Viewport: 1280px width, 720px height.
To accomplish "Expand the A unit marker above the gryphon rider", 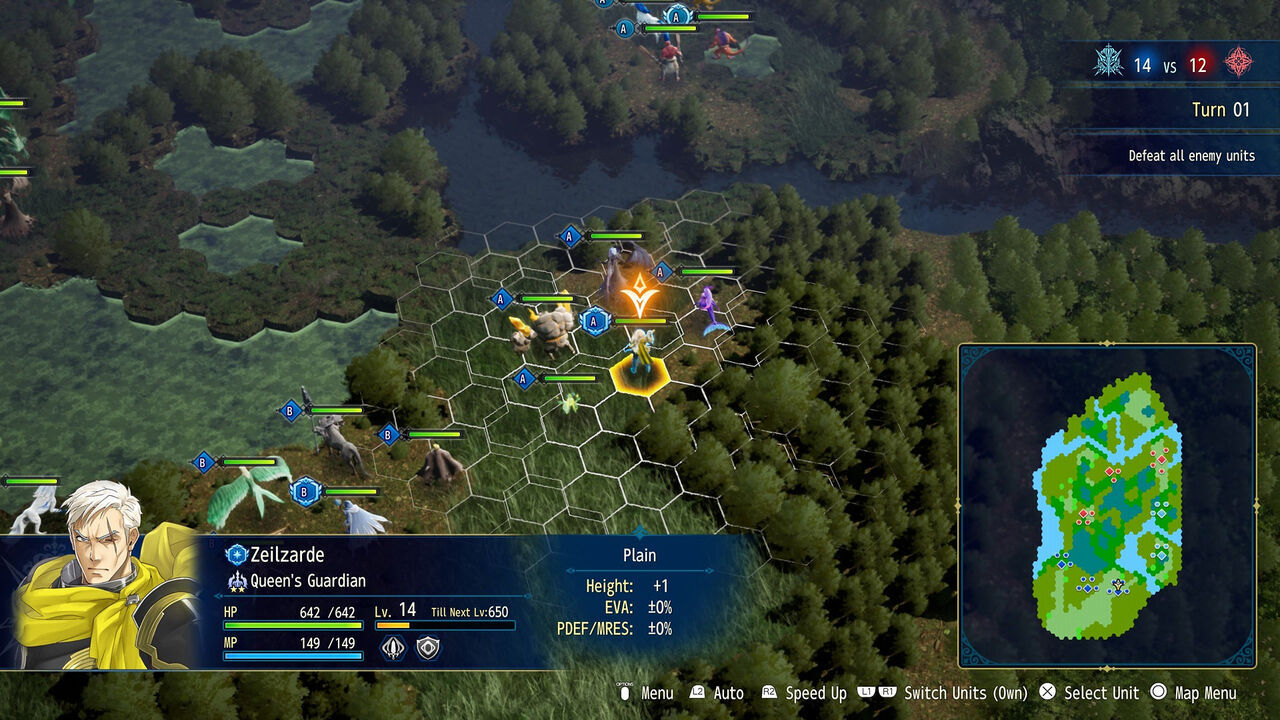I will point(569,237).
